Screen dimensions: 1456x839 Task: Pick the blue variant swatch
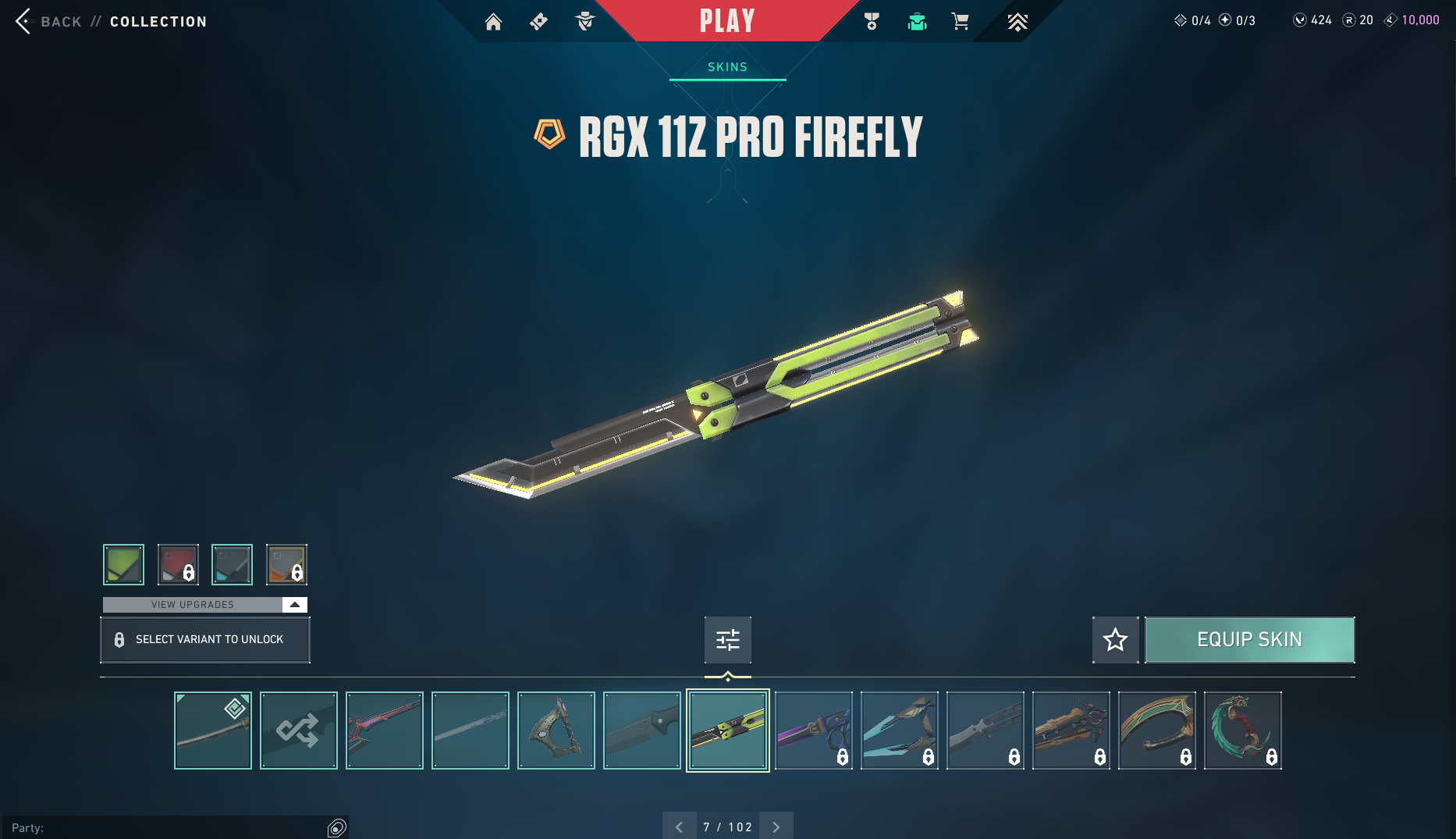pos(232,564)
